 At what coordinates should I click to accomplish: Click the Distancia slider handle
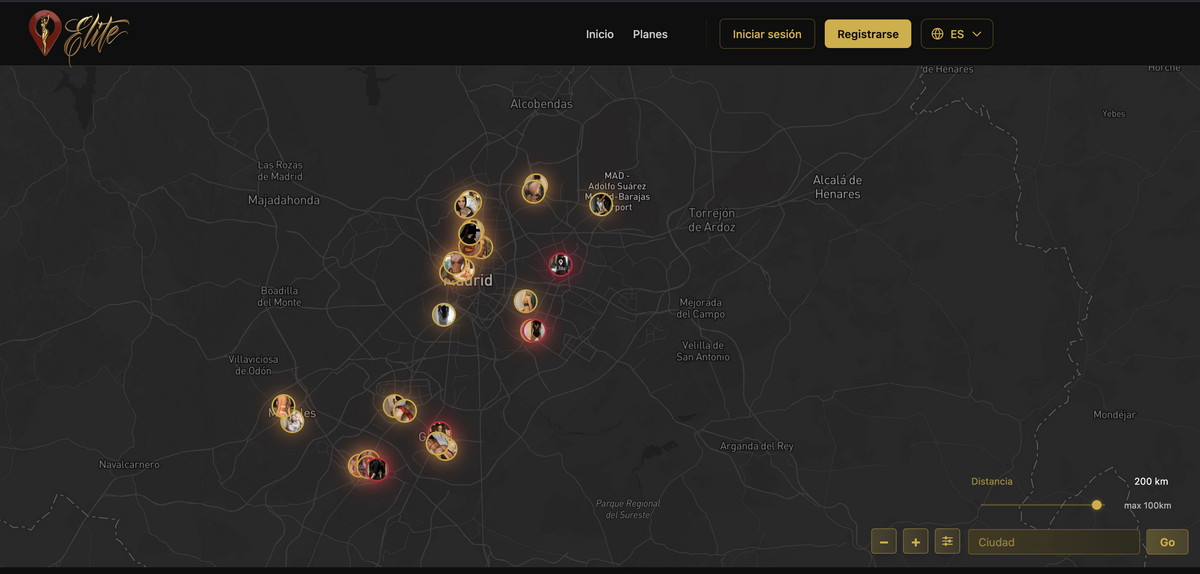[x=1096, y=505]
